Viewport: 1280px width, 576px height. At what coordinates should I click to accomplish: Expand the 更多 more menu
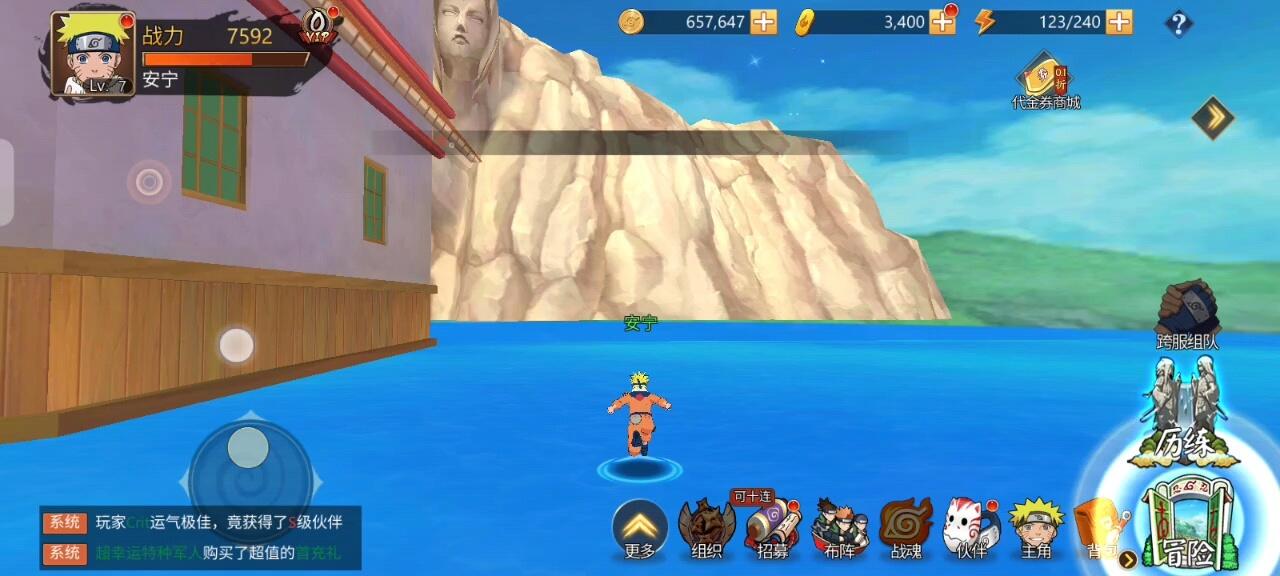click(640, 529)
